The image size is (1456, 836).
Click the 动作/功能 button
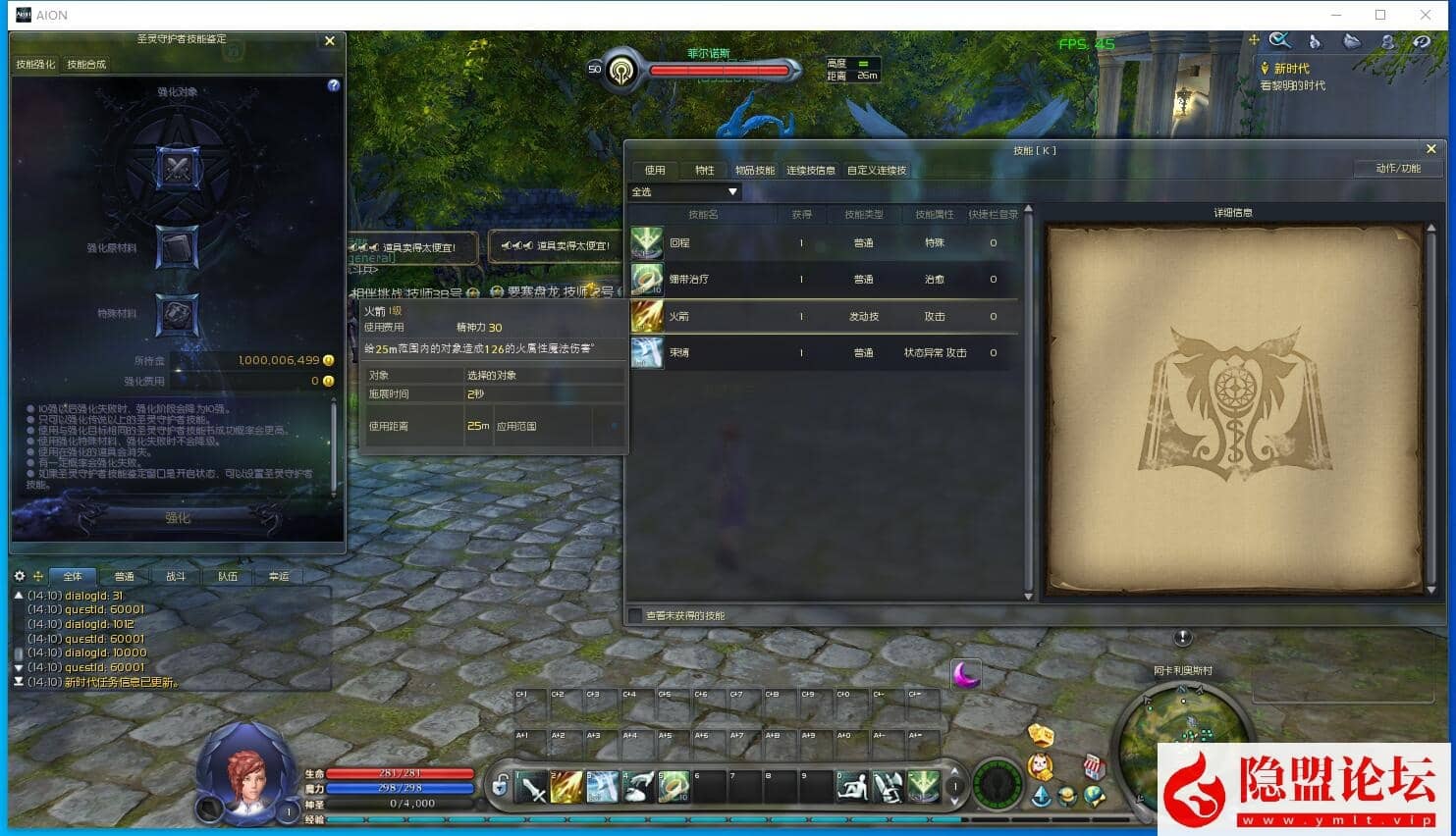(x=1398, y=169)
